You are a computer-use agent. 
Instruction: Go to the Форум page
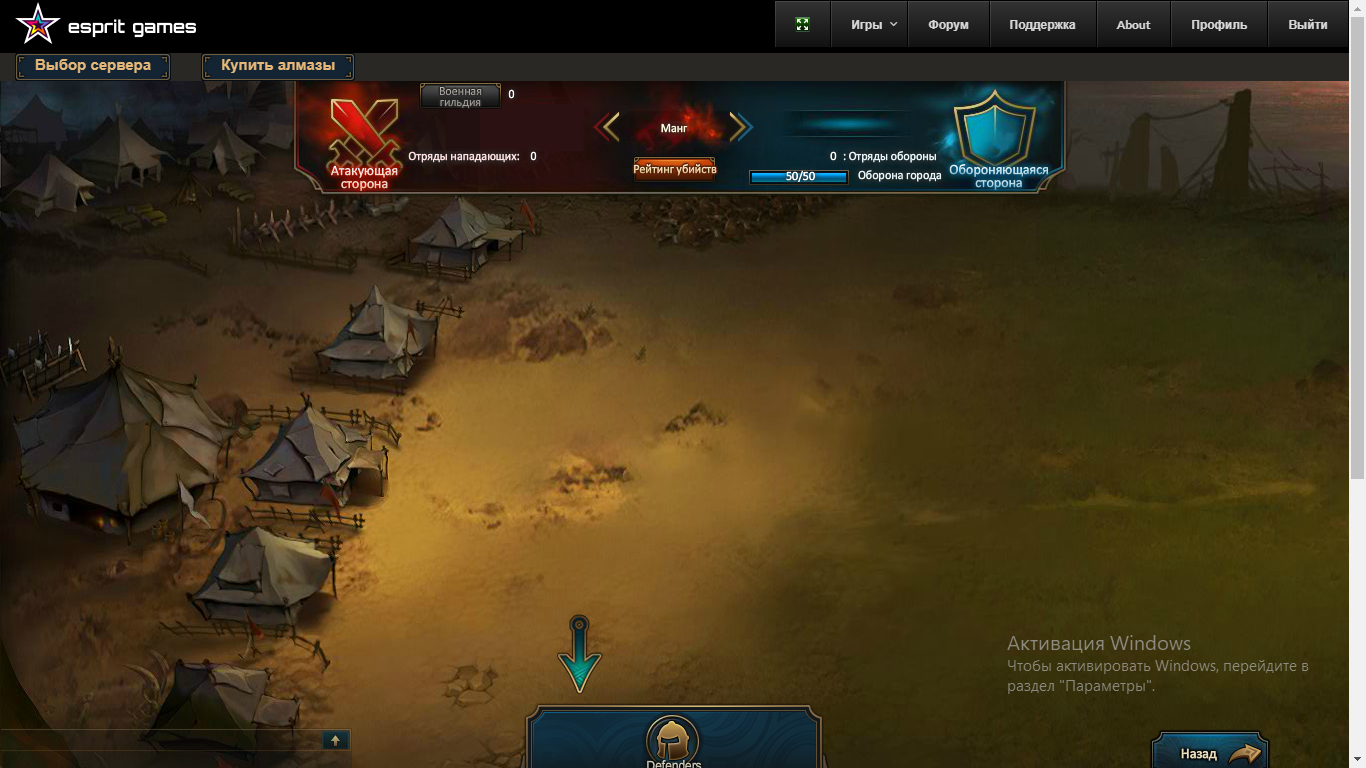point(948,25)
